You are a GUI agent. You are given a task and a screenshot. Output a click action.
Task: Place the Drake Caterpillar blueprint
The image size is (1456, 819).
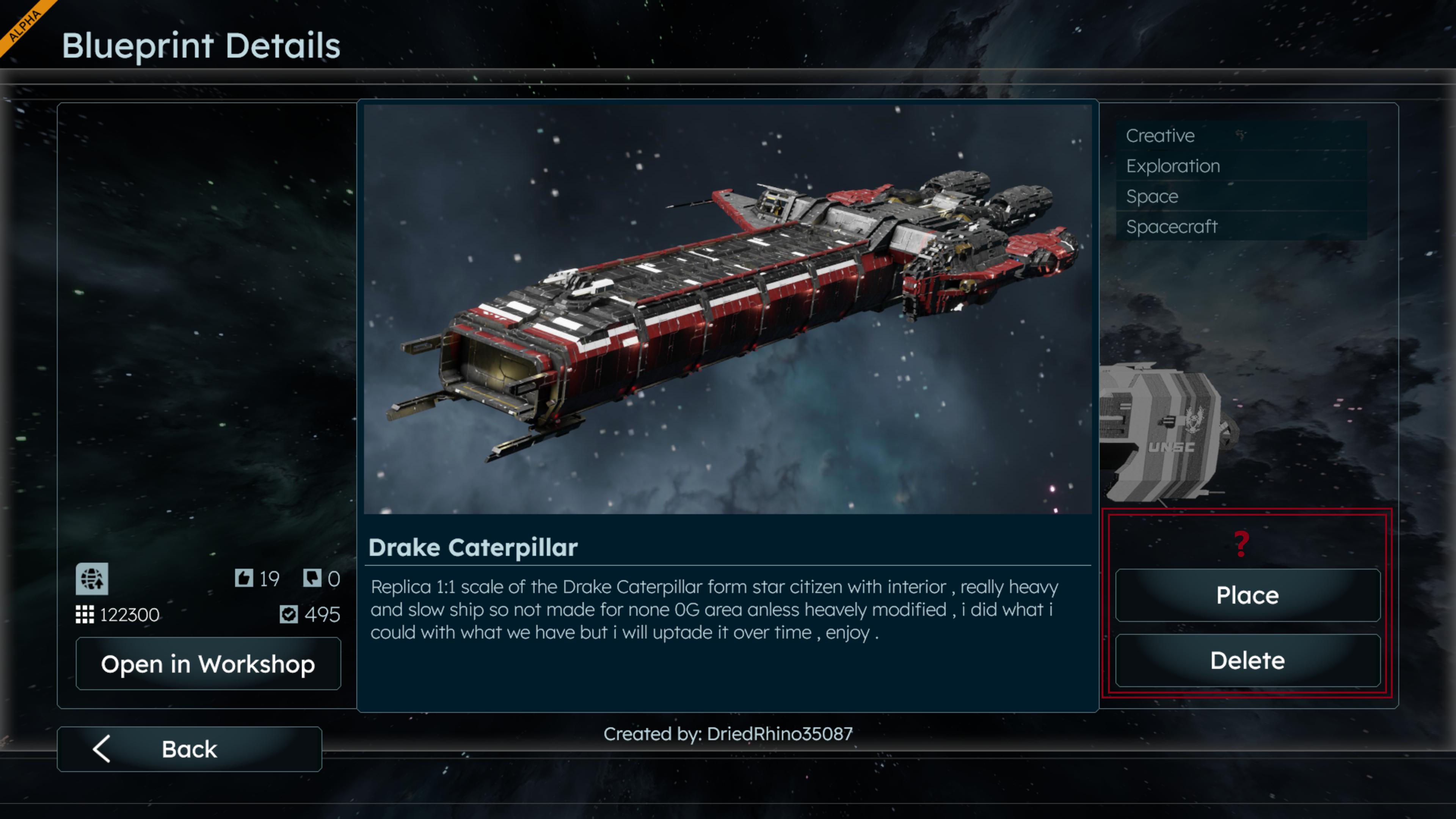(1247, 595)
